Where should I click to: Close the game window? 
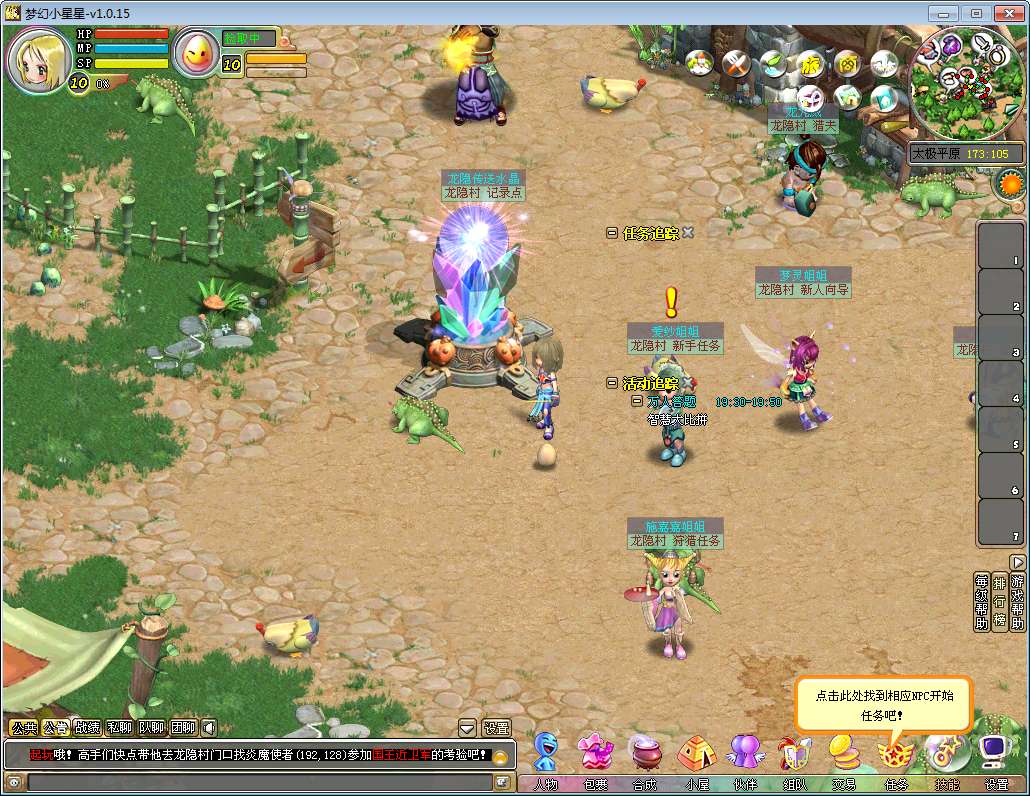pyautogui.click(x=1009, y=13)
